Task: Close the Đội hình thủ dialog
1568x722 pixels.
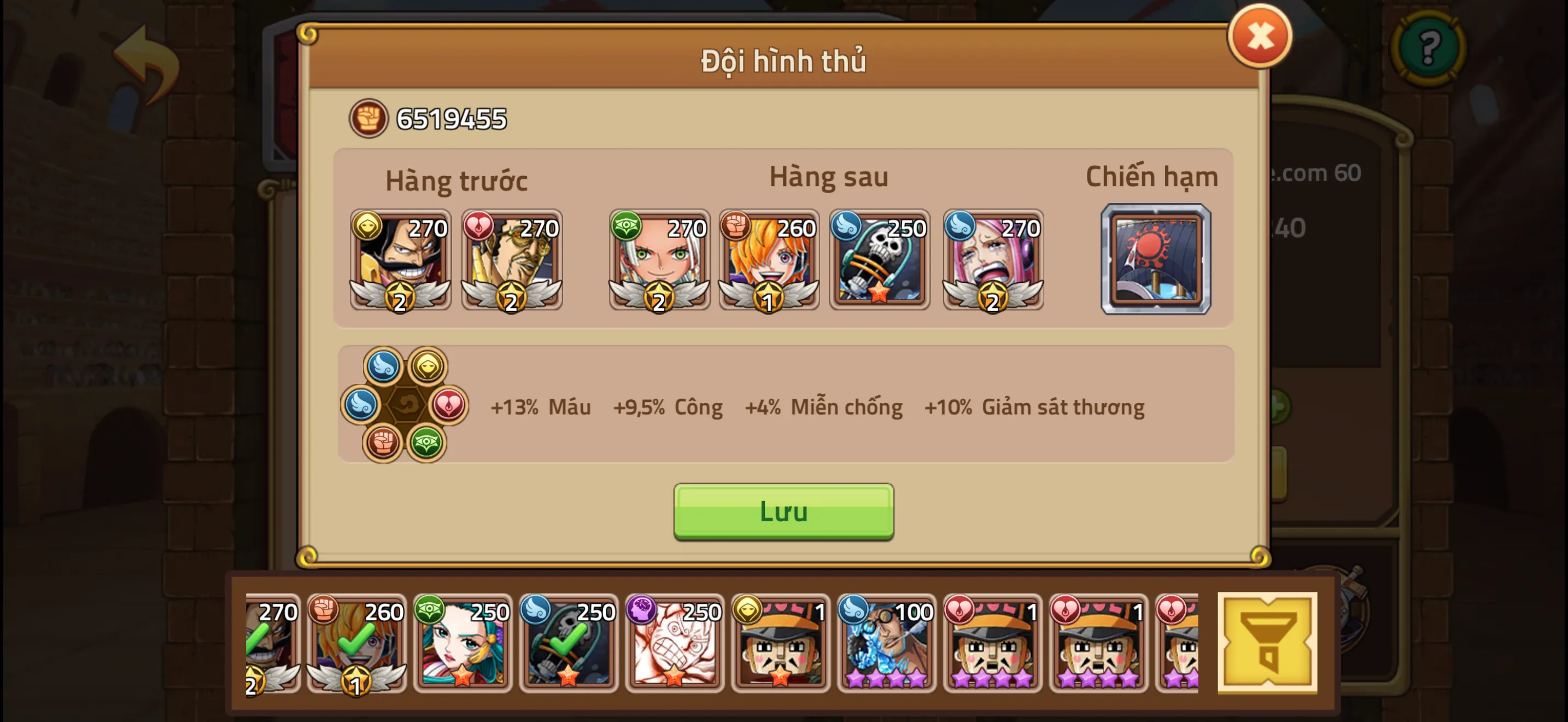Action: (x=1260, y=37)
